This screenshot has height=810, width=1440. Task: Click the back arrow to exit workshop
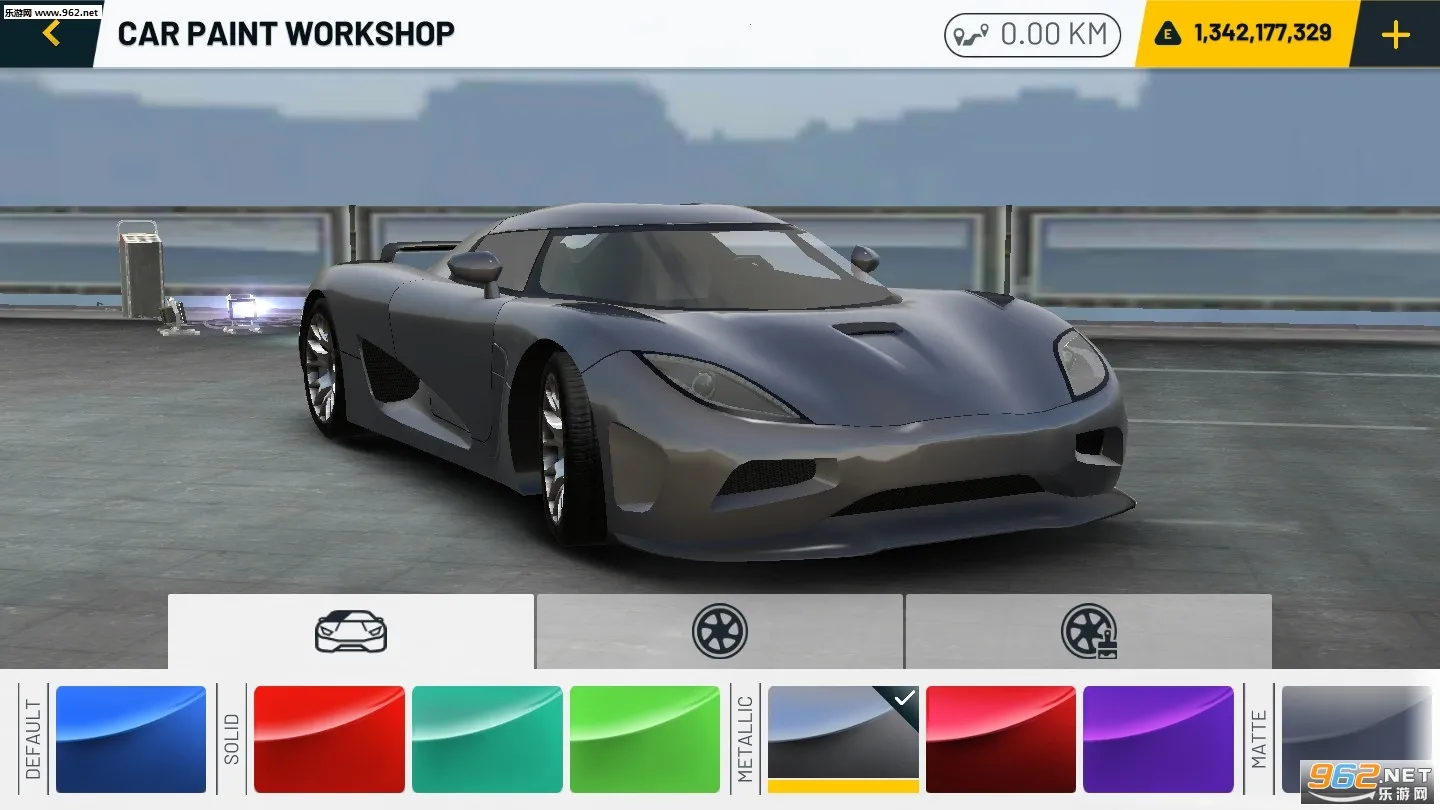click(x=50, y=32)
